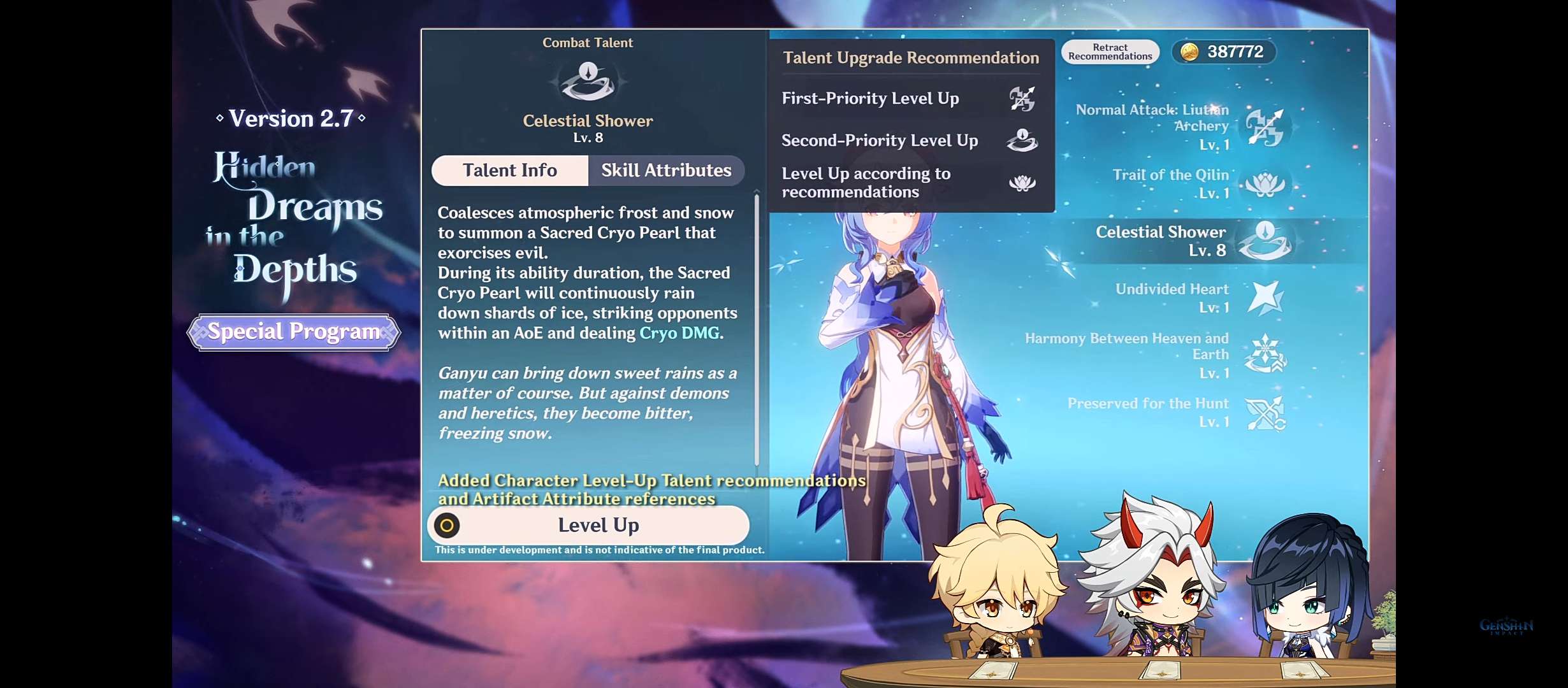
Task: Click the Mora currency counter
Action: pos(1224,52)
